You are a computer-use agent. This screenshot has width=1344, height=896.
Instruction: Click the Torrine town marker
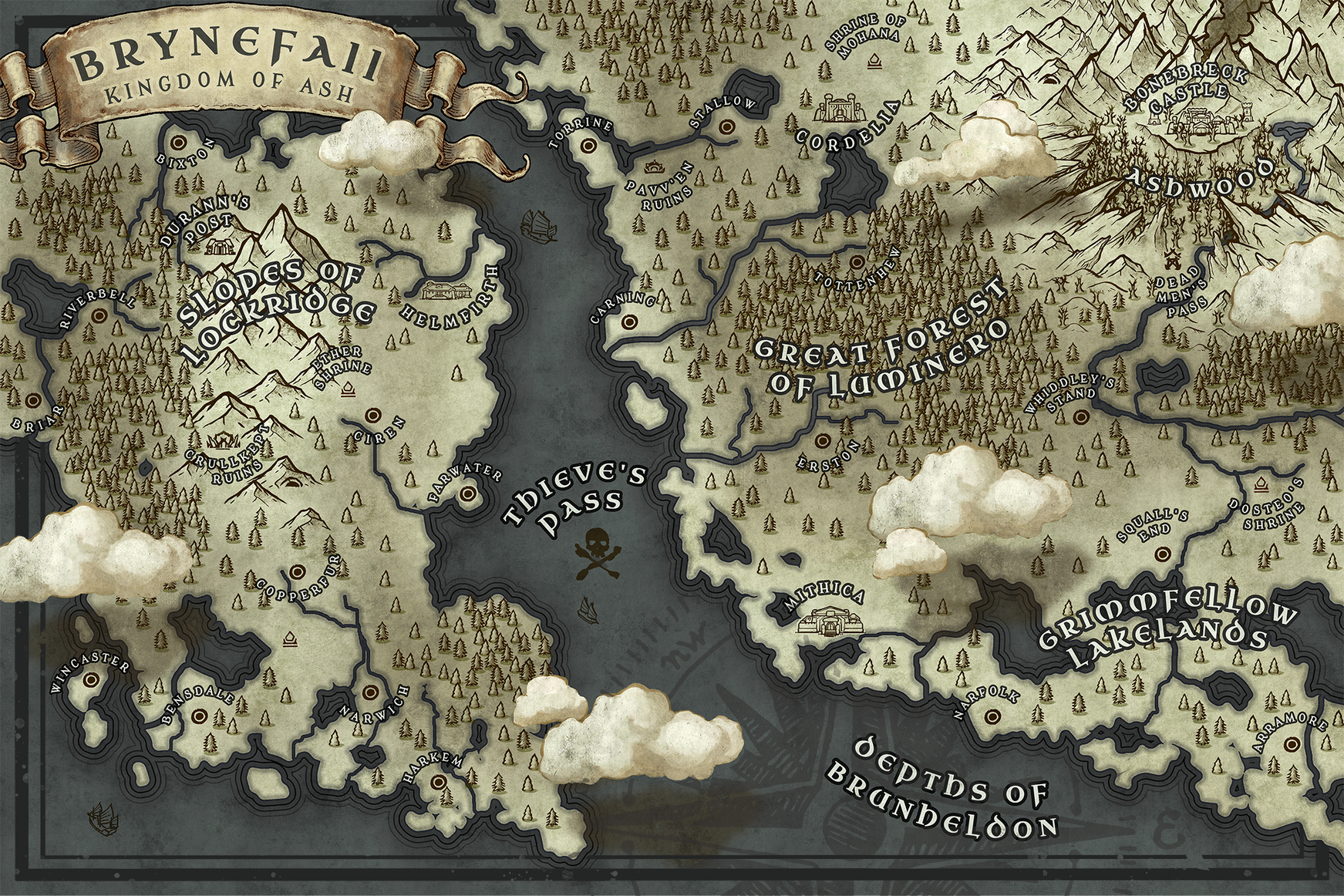click(590, 144)
